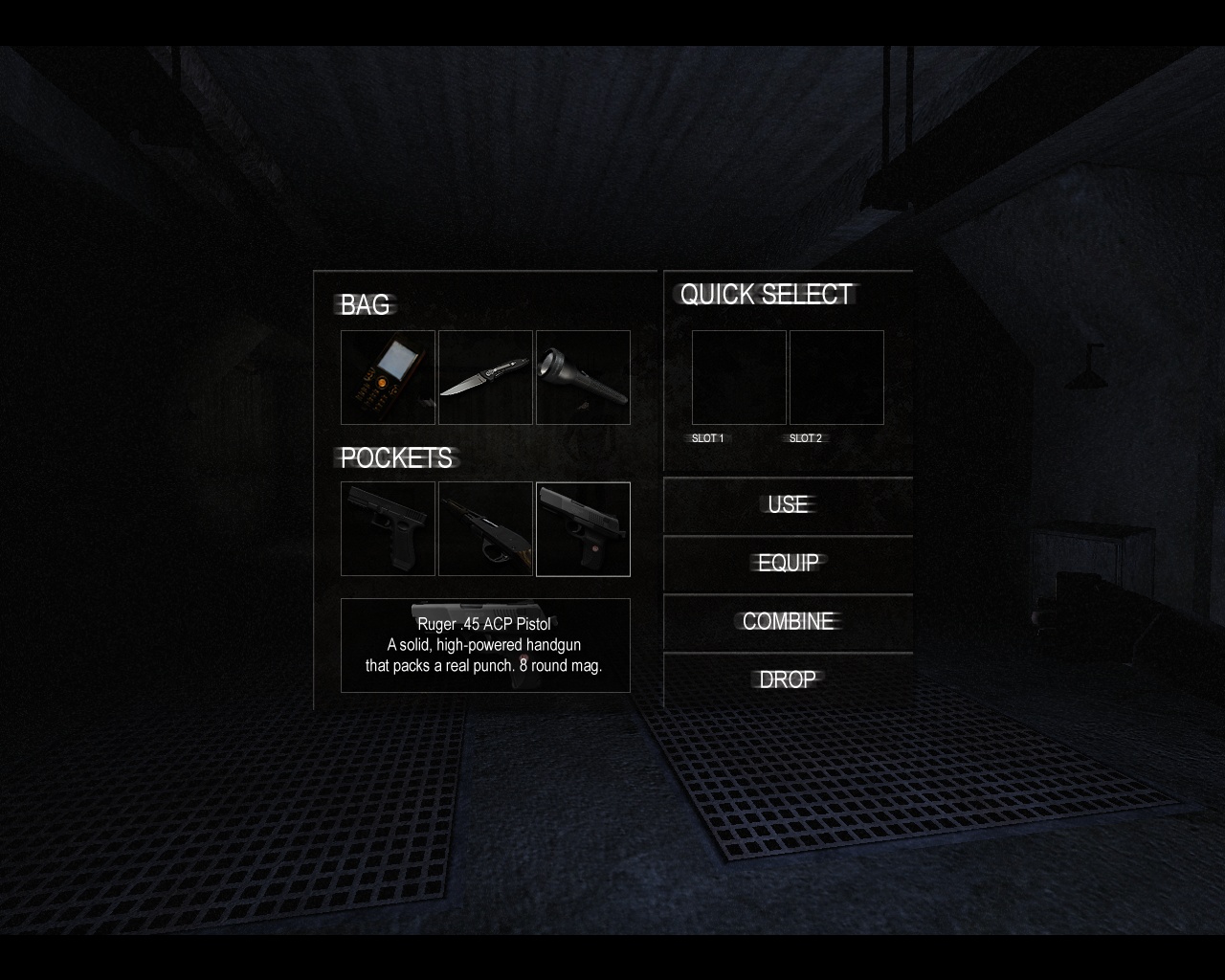Click quick select Slot 2
Screen dimensions: 1225x980
click(x=836, y=377)
